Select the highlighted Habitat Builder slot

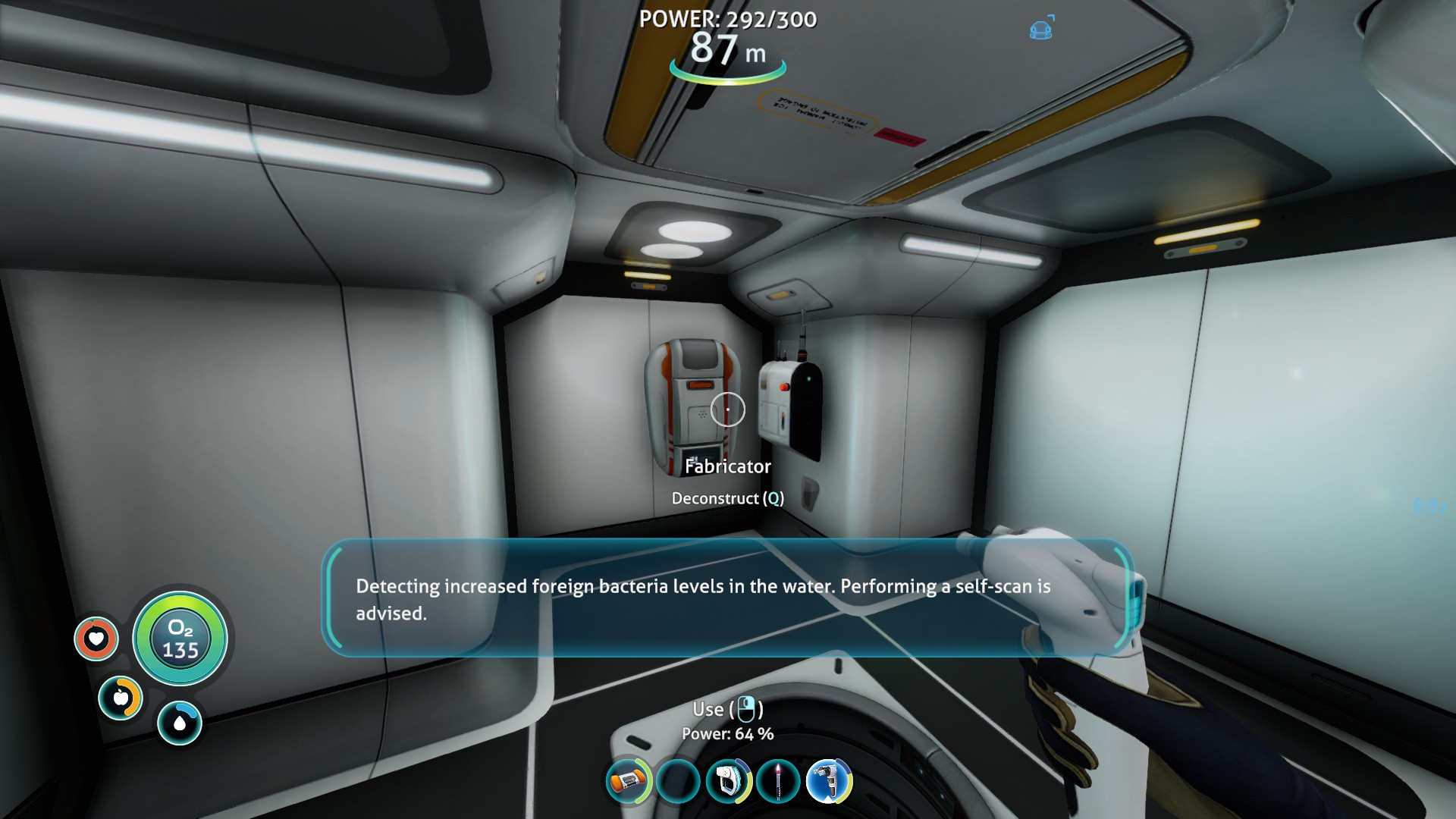point(829,781)
